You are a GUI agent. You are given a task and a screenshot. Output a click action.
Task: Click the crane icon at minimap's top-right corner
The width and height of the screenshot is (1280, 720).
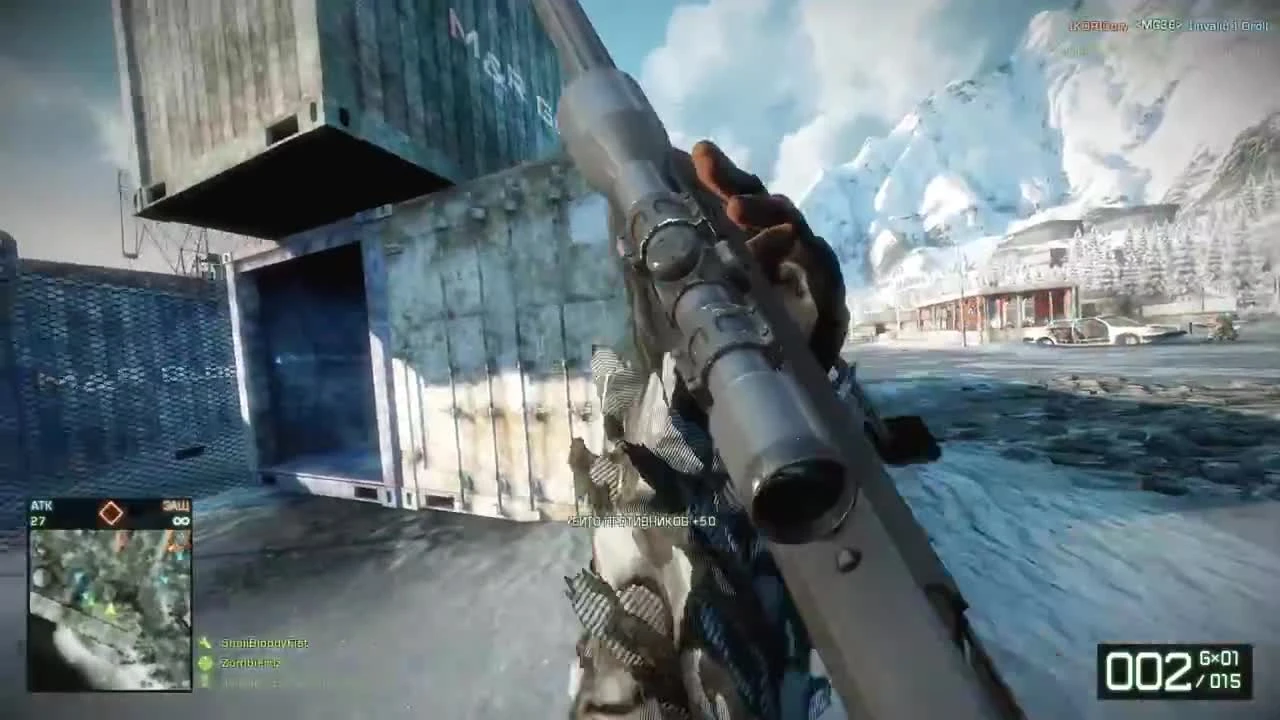(180, 538)
